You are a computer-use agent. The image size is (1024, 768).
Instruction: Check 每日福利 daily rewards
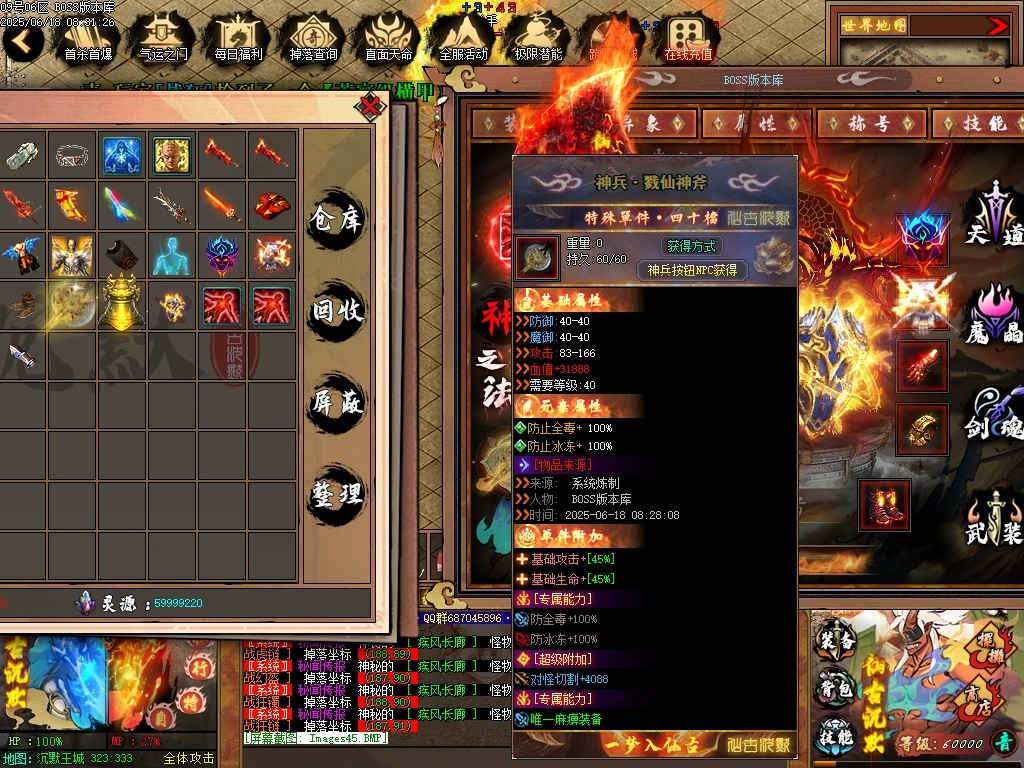tap(238, 38)
